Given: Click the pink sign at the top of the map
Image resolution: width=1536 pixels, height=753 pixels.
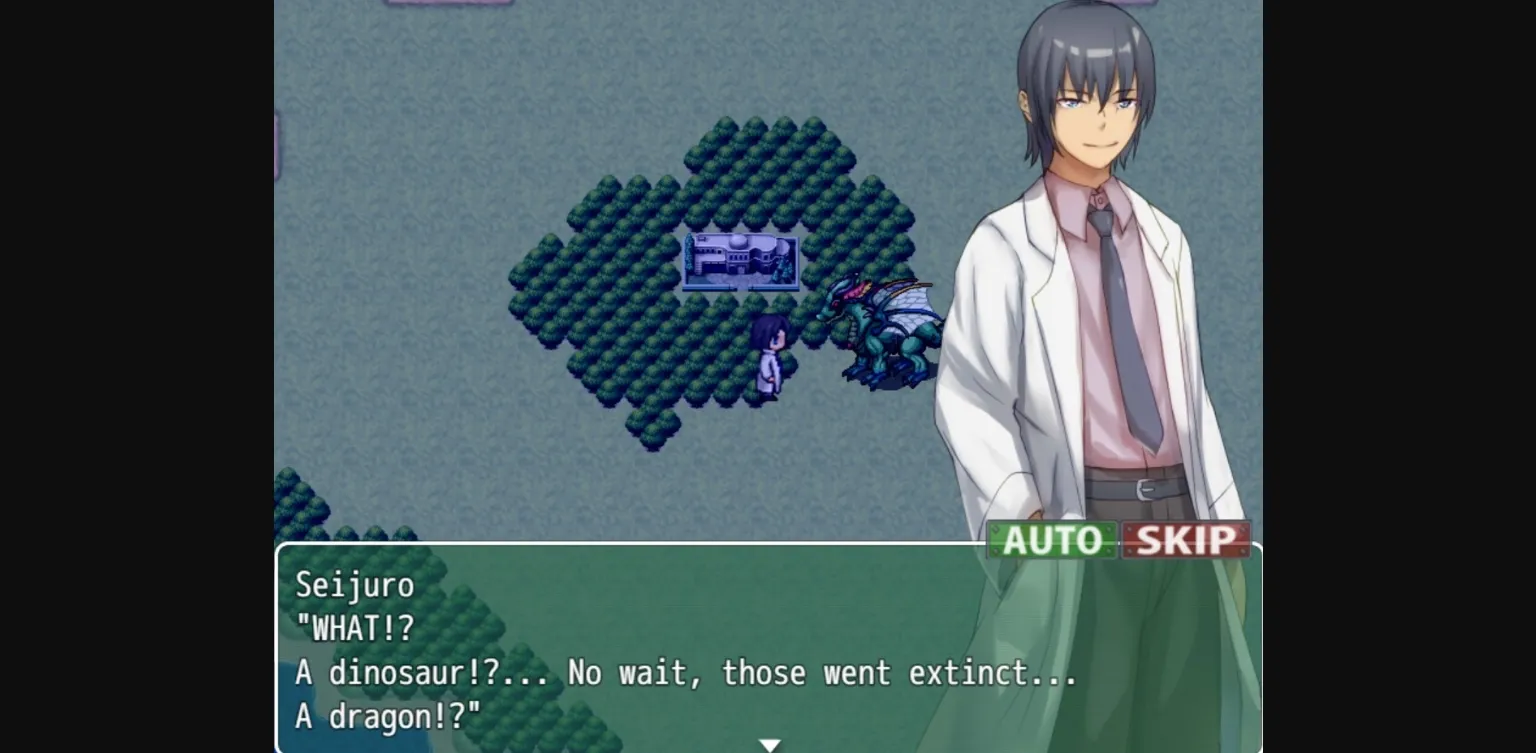Looking at the screenshot, I should point(450,5).
